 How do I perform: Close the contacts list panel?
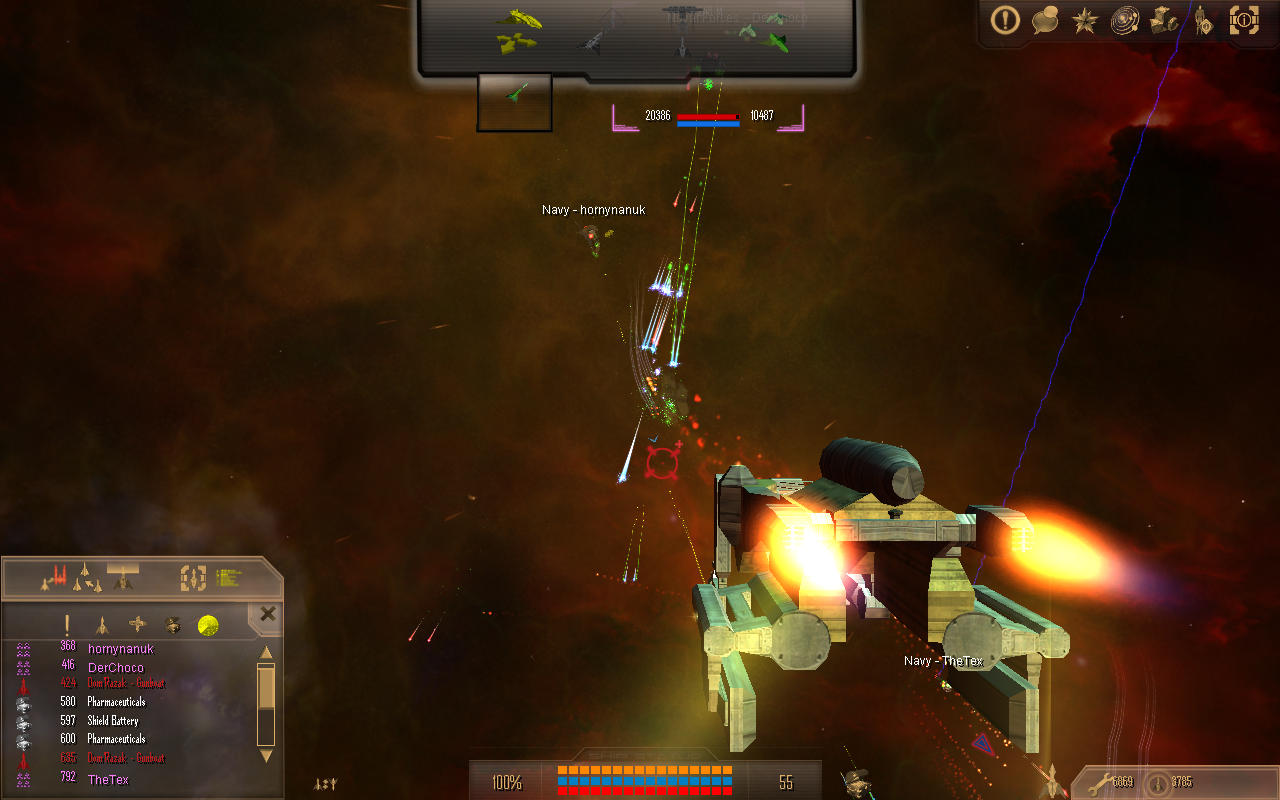267,614
